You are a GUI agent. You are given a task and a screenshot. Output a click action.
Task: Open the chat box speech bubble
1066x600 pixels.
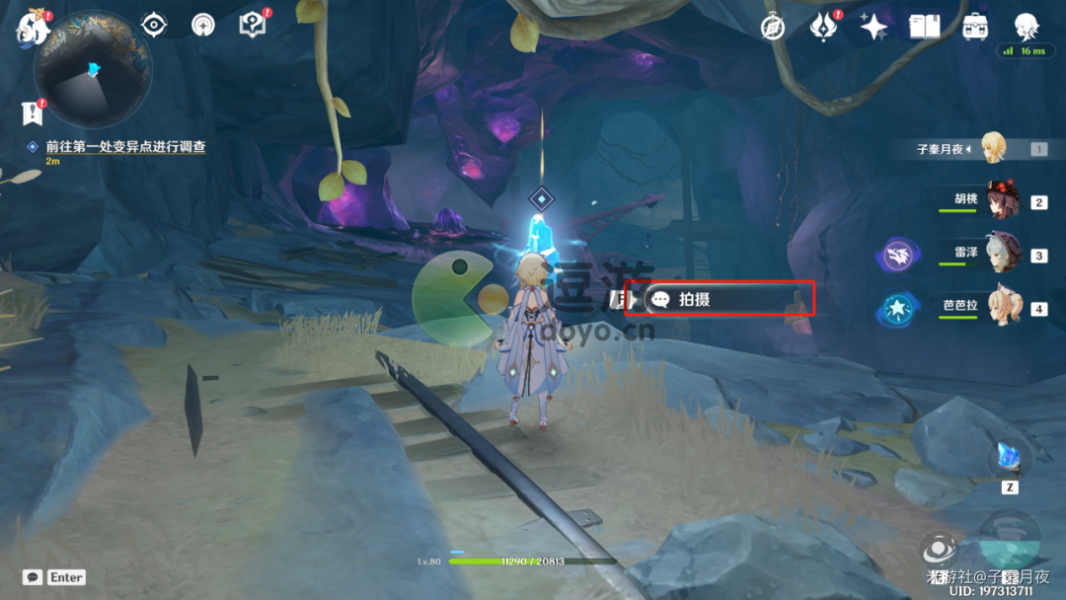pyautogui.click(x=33, y=577)
